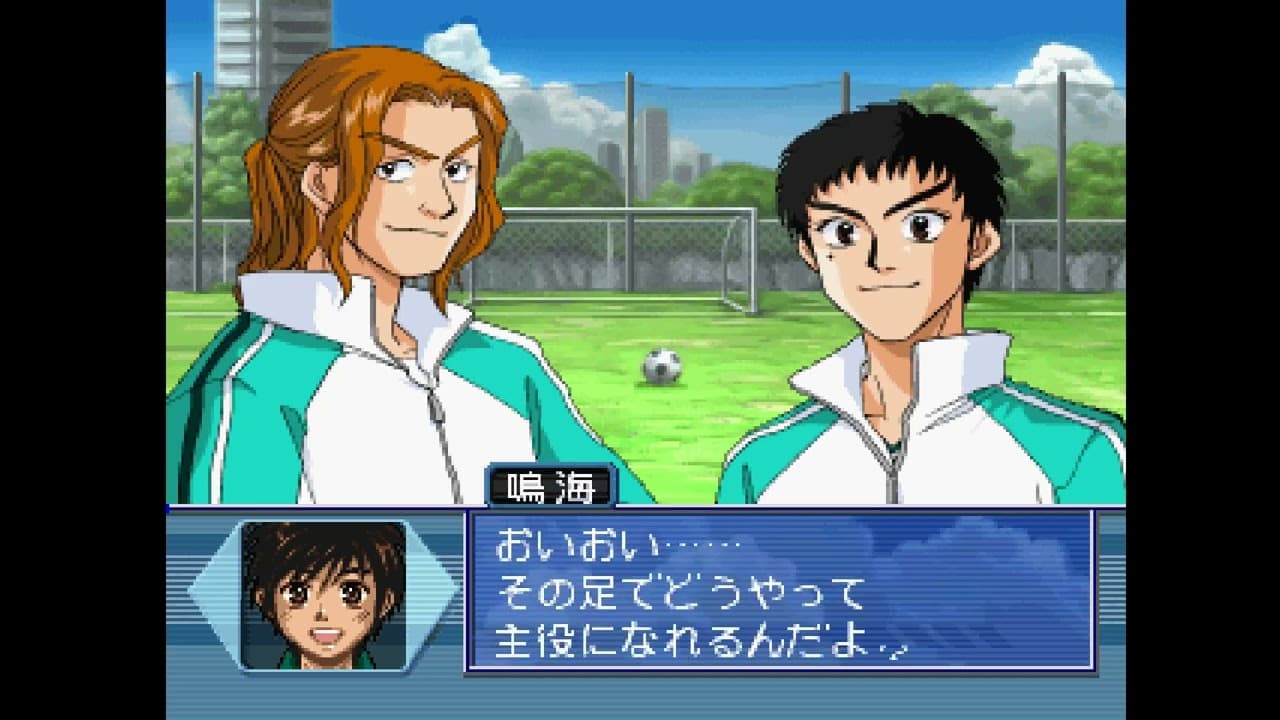
Task: Select the 鳴海 speaker name tag
Action: [x=551, y=486]
